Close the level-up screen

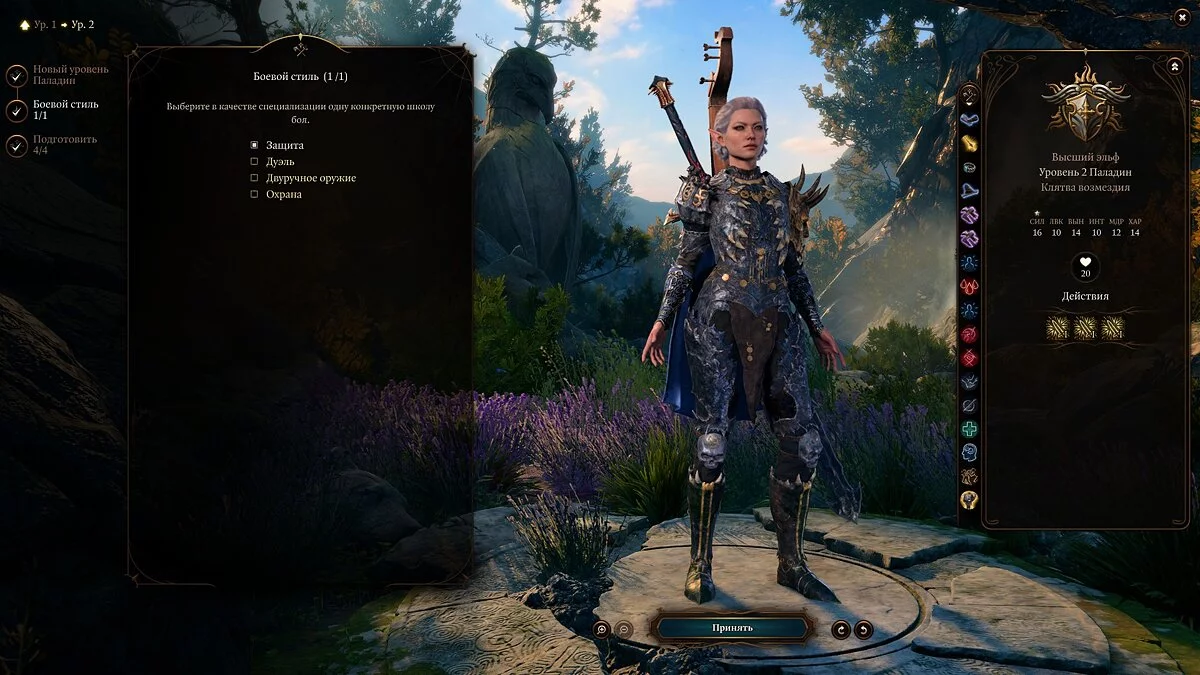point(1182,17)
